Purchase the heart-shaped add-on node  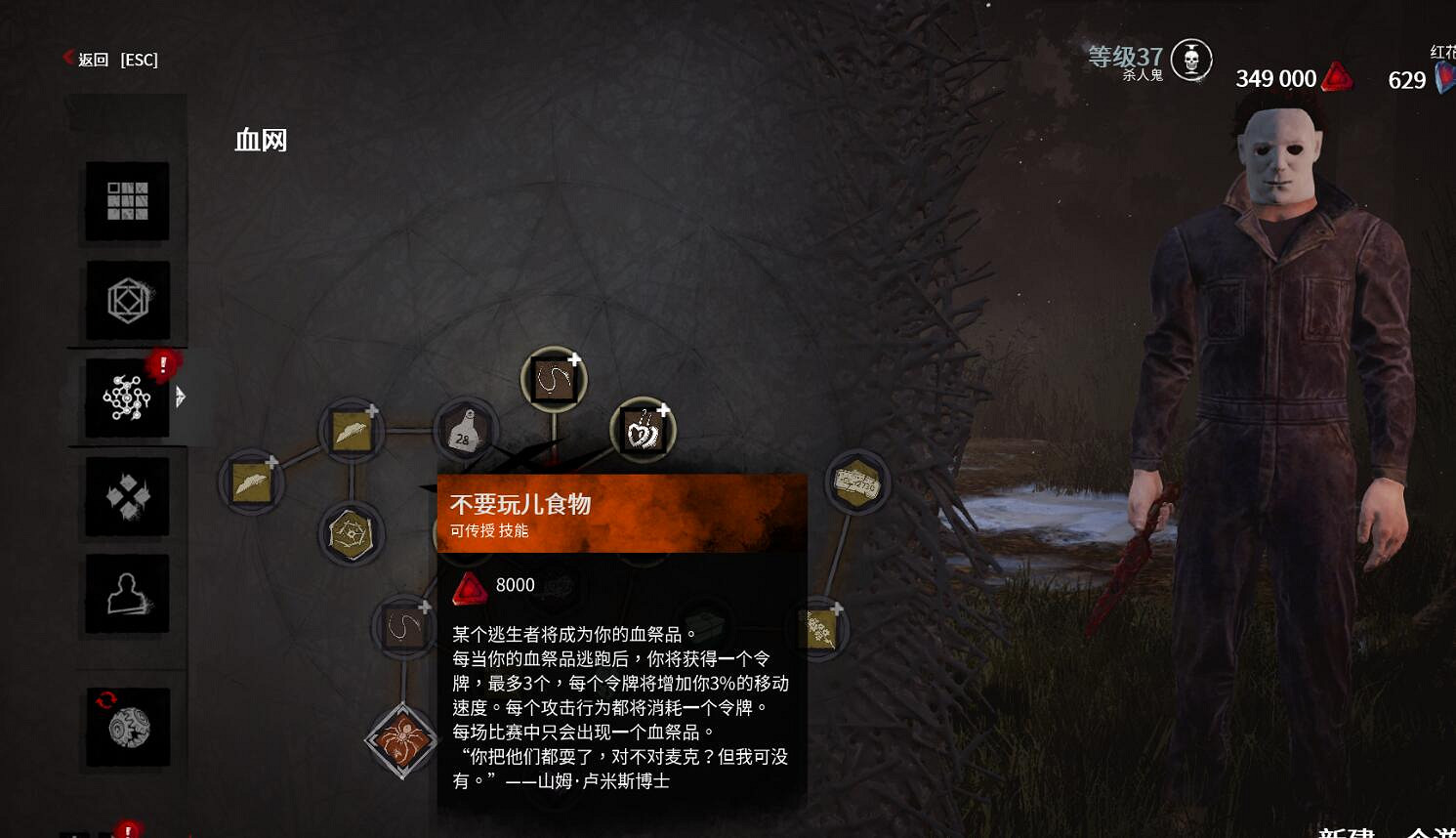point(643,427)
